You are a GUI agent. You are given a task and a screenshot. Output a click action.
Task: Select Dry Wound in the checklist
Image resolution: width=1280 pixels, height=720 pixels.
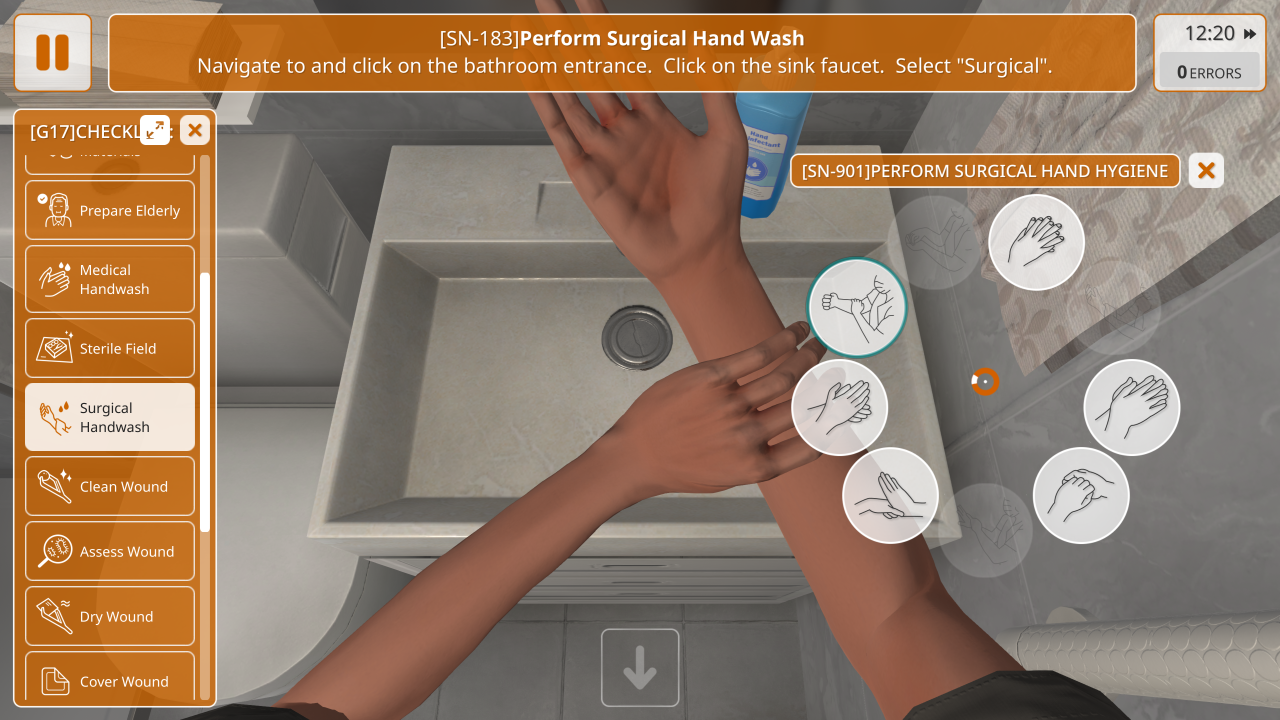tap(110, 616)
